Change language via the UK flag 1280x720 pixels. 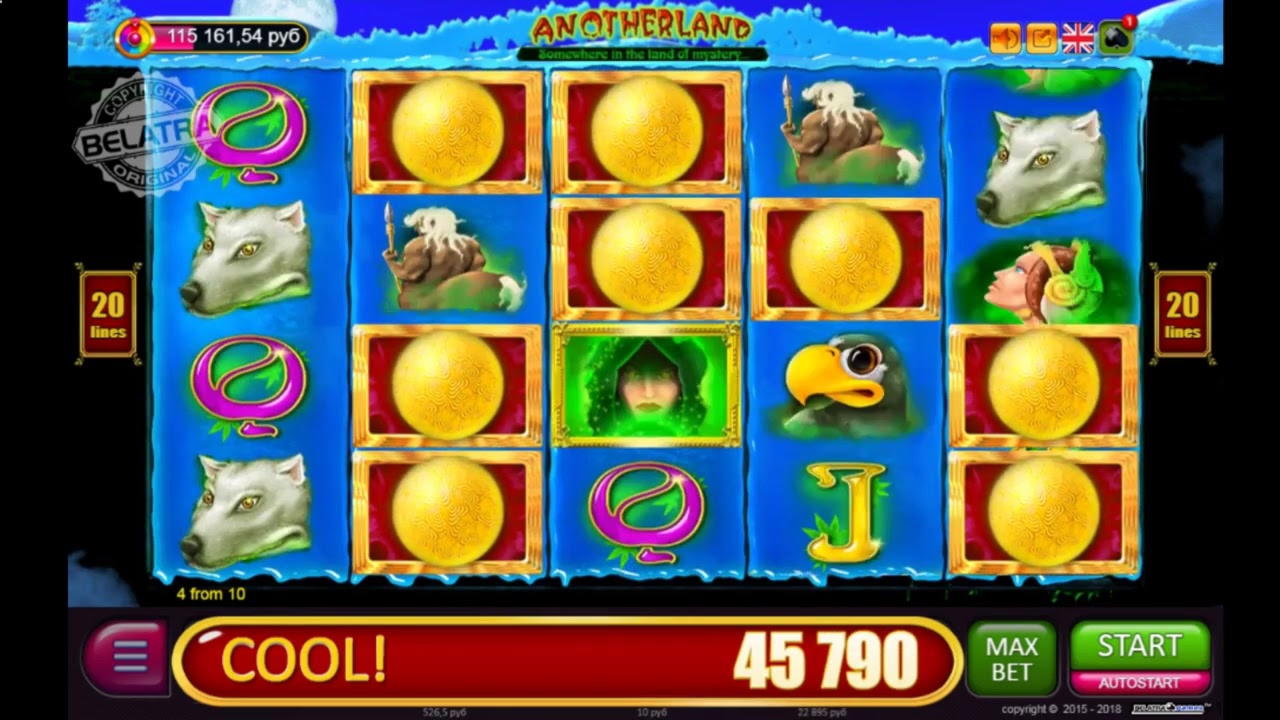[x=1077, y=38]
